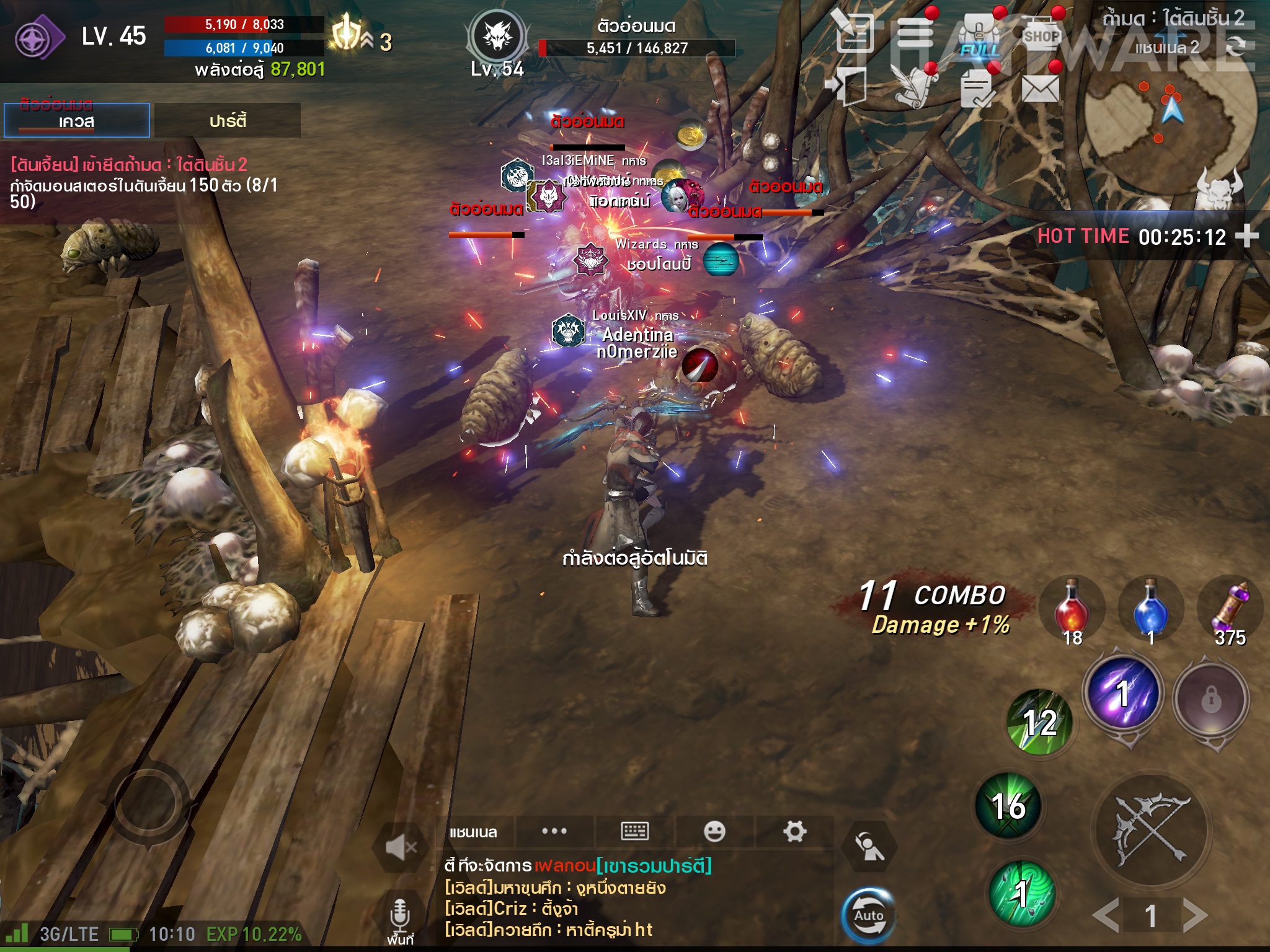Toggle the Auto battle button
Viewport: 1270px width, 952px height.
868,915
